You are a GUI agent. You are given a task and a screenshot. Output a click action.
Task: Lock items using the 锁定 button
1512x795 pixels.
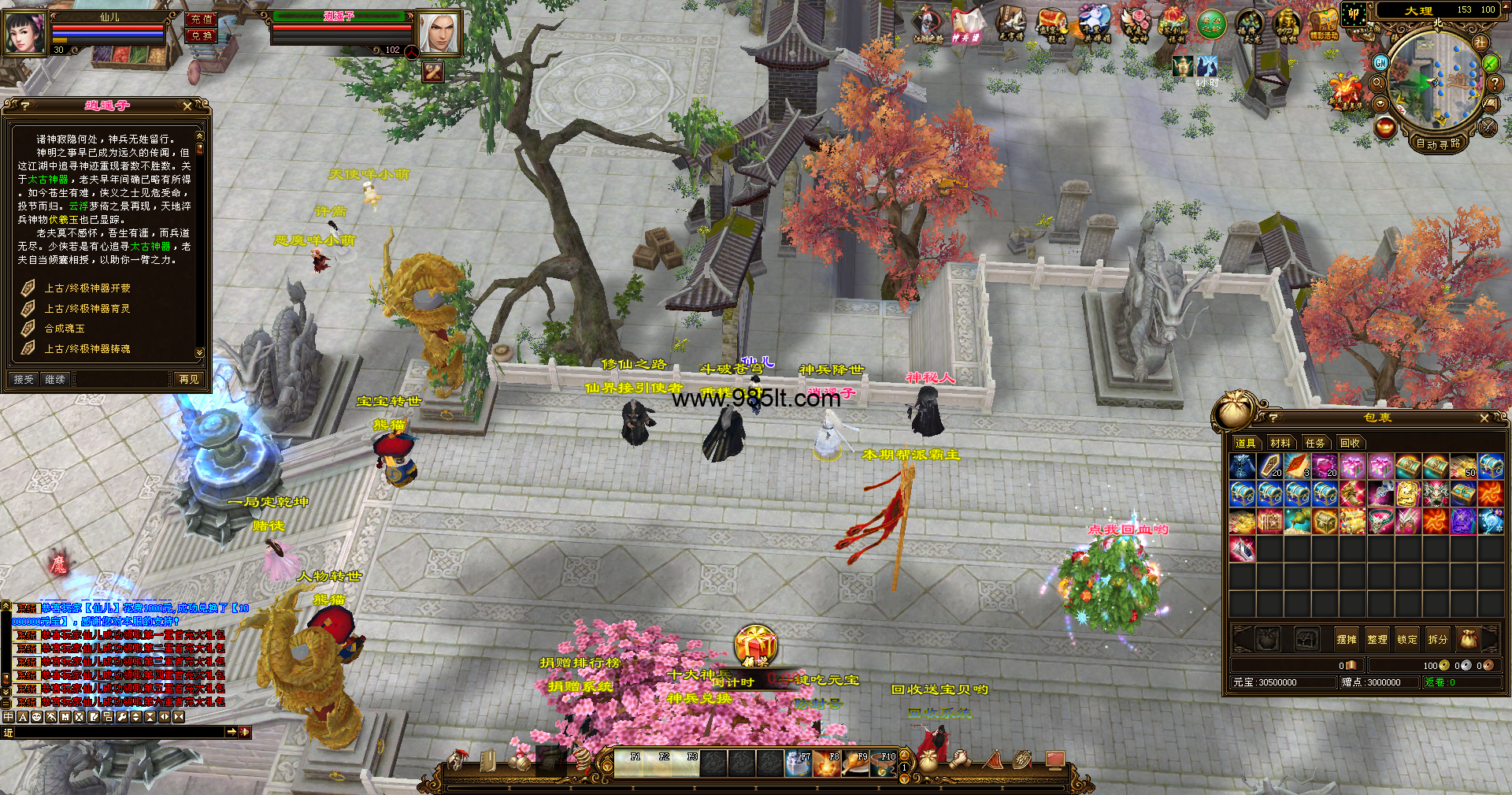tap(1407, 639)
